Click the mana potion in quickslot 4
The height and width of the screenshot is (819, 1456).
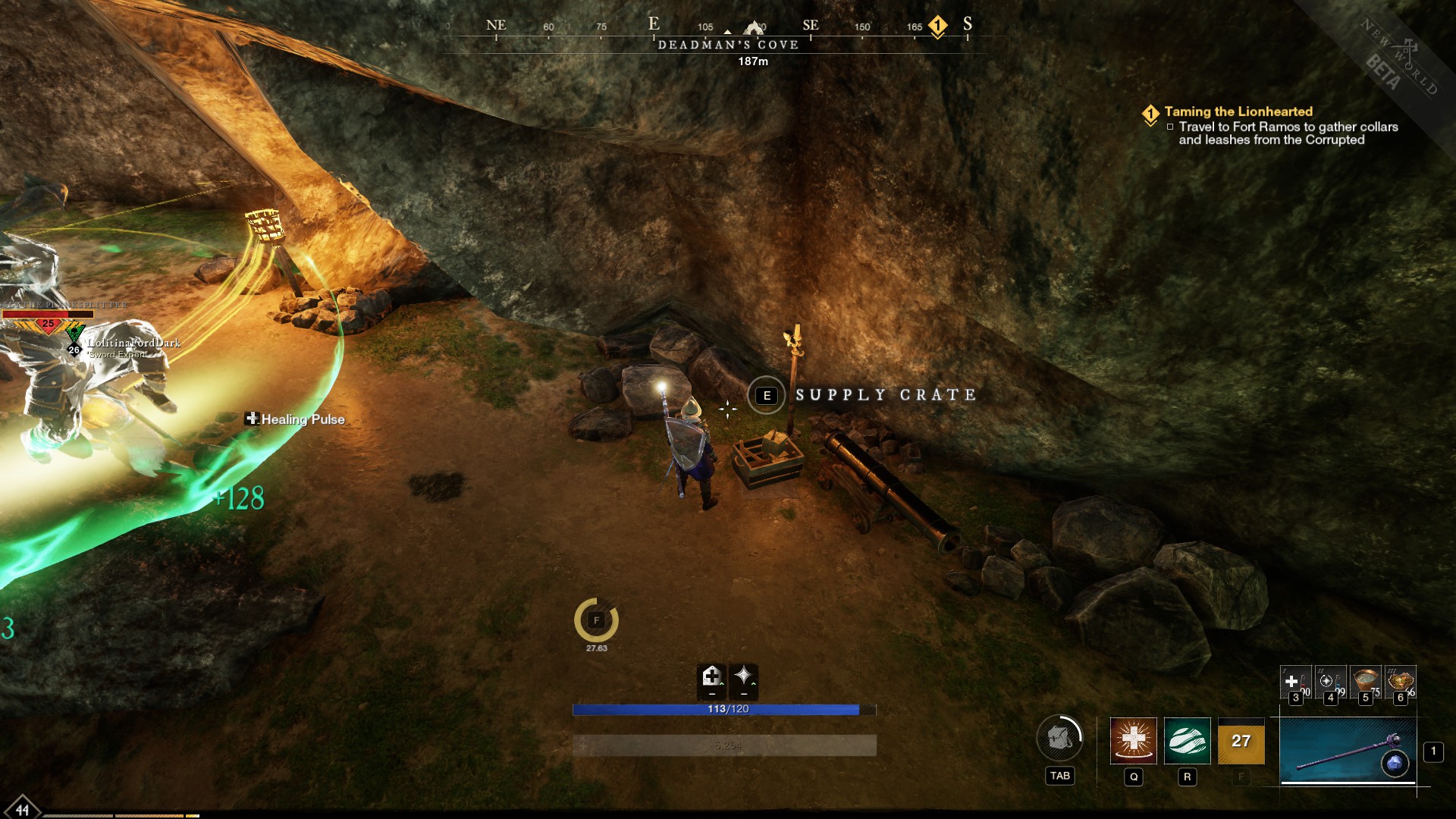[x=1330, y=681]
